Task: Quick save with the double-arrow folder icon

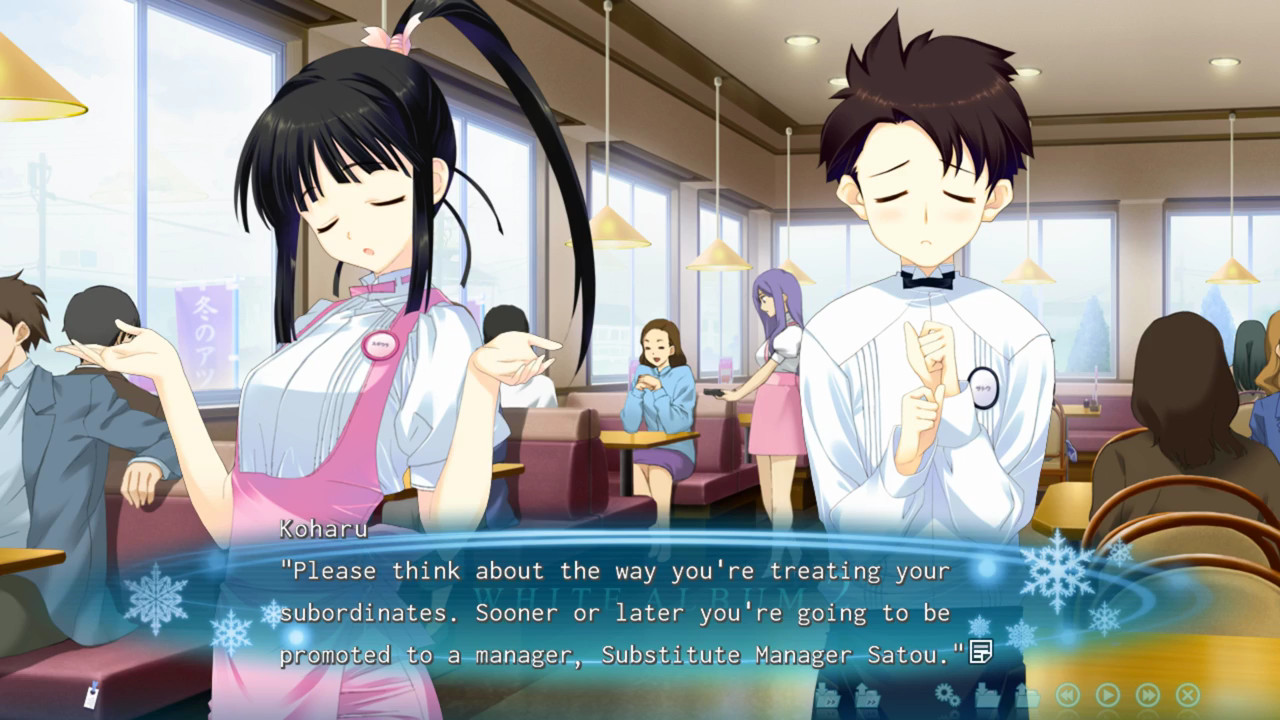Action: click(827, 695)
